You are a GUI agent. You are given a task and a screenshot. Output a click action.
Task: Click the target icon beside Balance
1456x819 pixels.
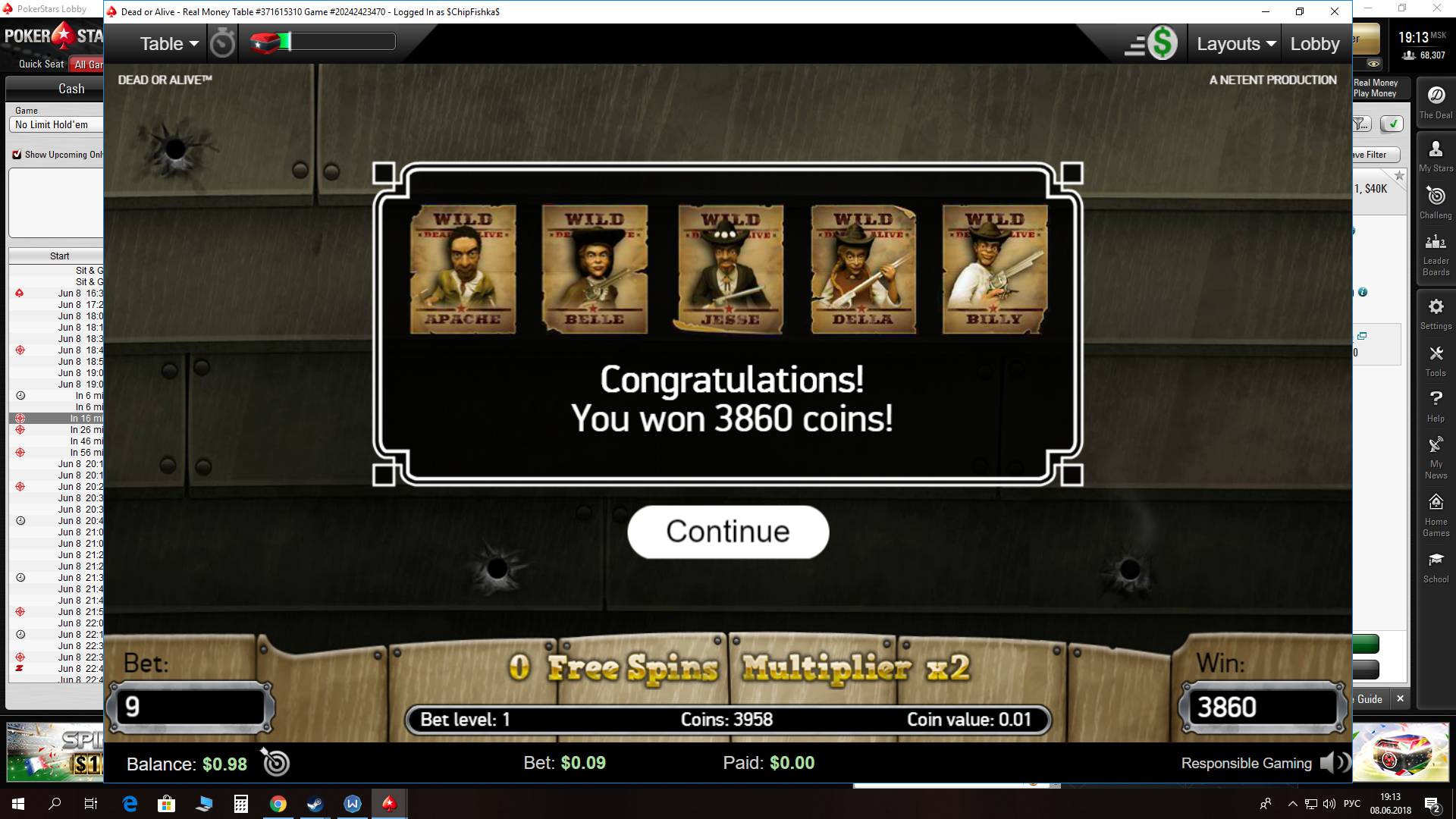pos(275,762)
